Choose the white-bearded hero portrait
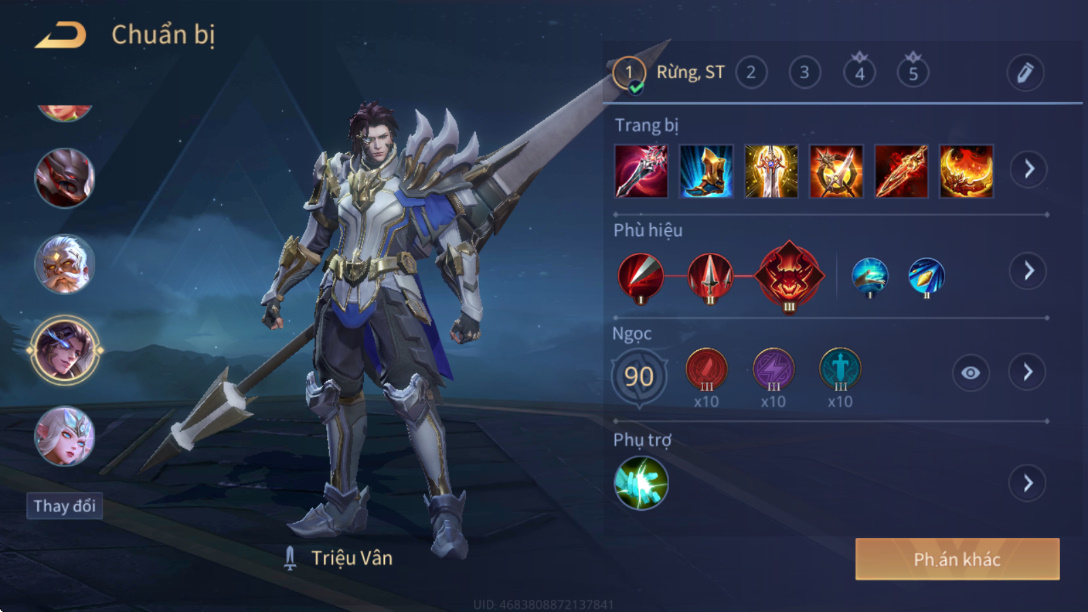Viewport: 1088px width, 612px height. click(64, 264)
